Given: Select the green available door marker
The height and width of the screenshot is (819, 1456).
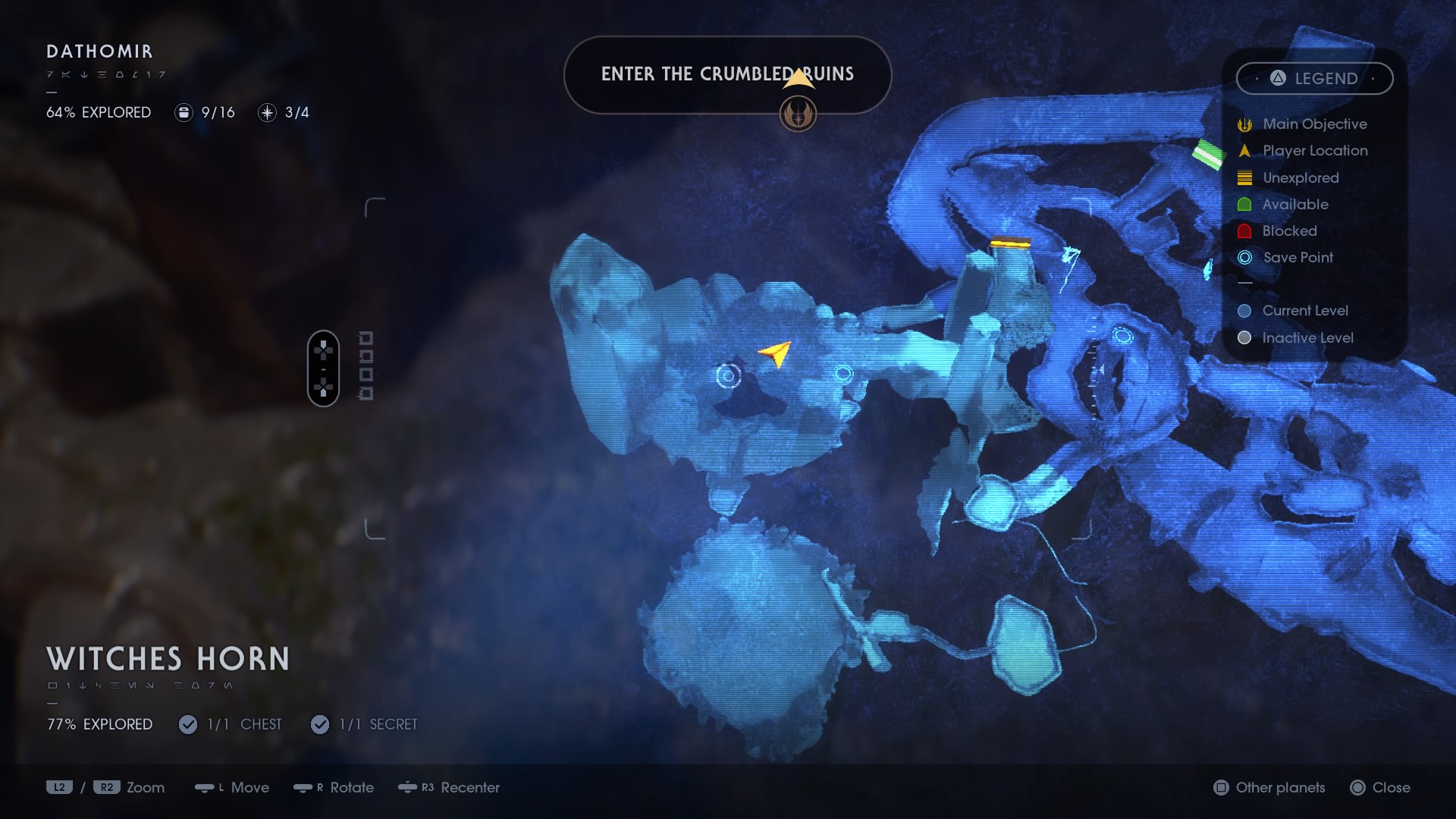Looking at the screenshot, I should [1207, 154].
